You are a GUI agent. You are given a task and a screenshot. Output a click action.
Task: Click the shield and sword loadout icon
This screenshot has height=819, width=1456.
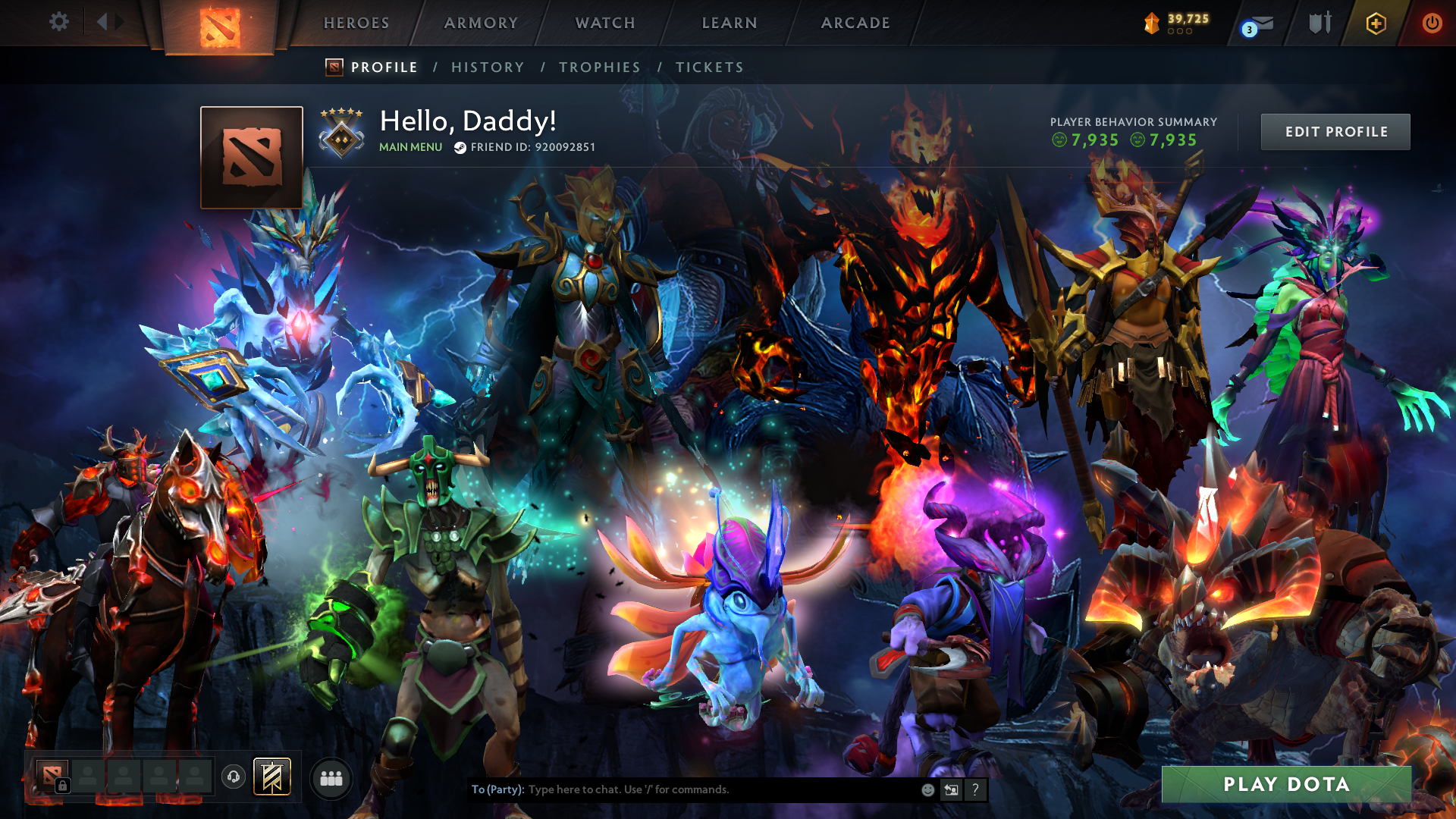(x=1319, y=23)
